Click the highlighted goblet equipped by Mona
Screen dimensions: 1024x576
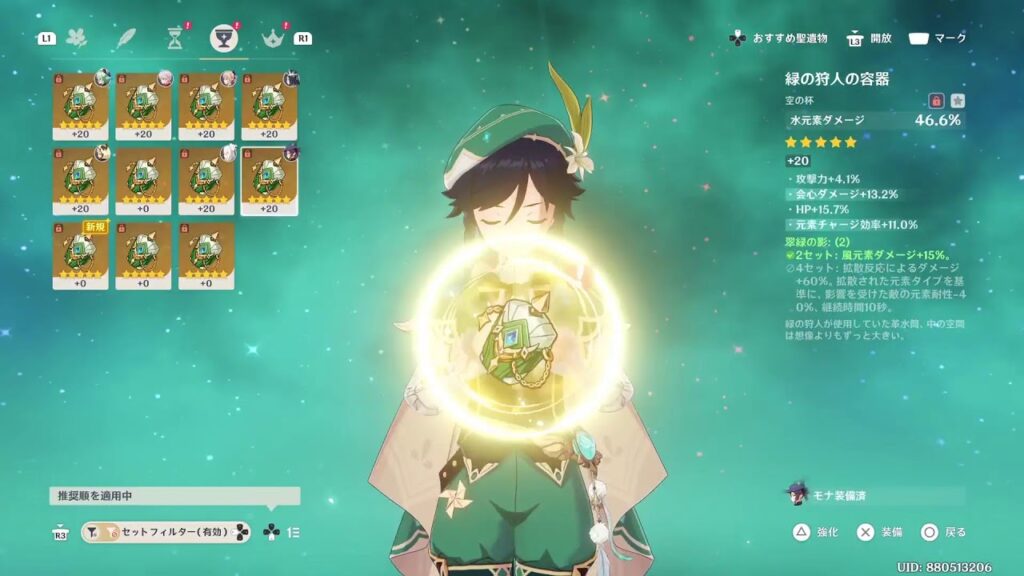click(x=269, y=181)
